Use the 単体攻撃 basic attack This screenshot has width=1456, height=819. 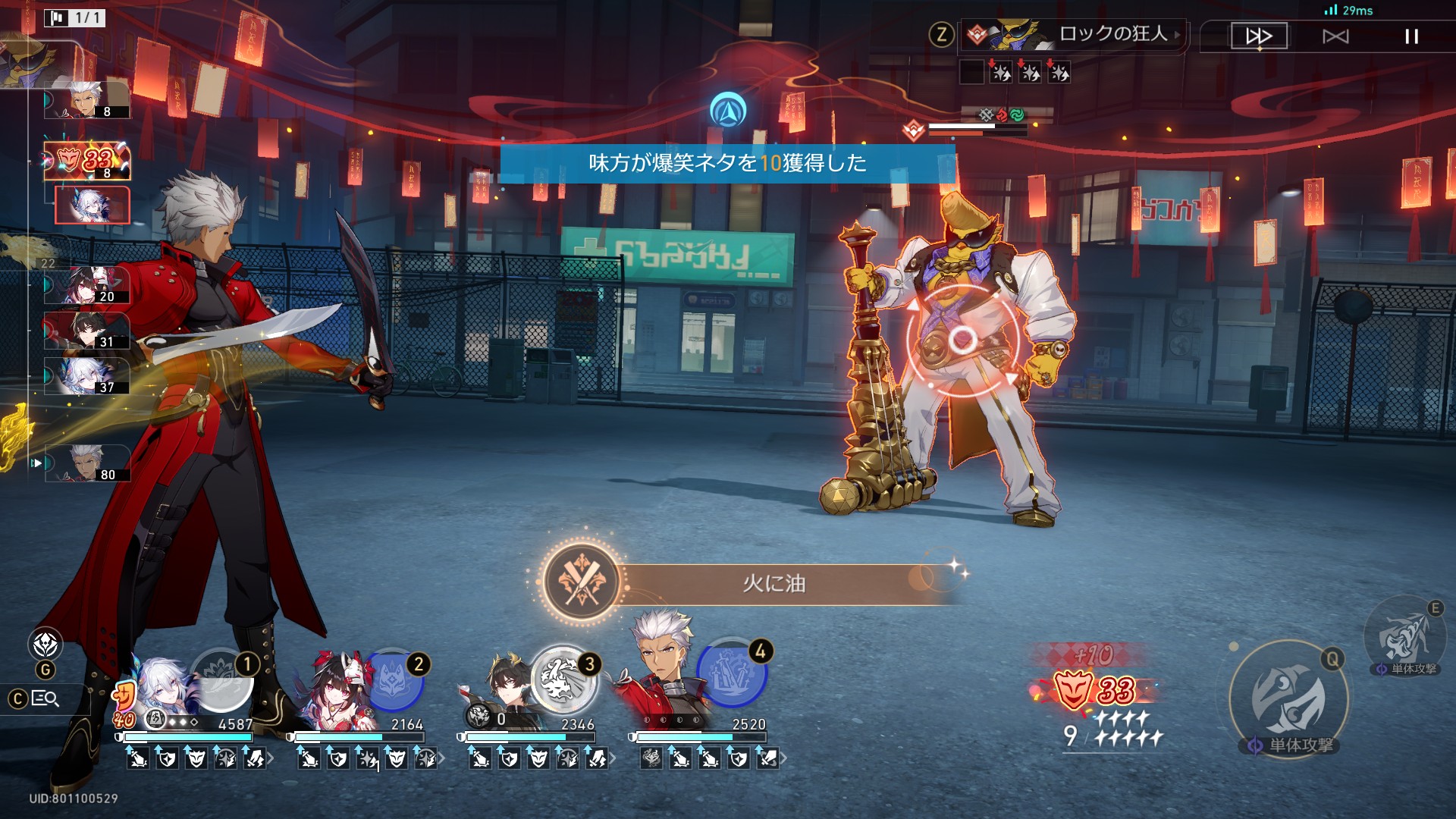(x=1288, y=700)
